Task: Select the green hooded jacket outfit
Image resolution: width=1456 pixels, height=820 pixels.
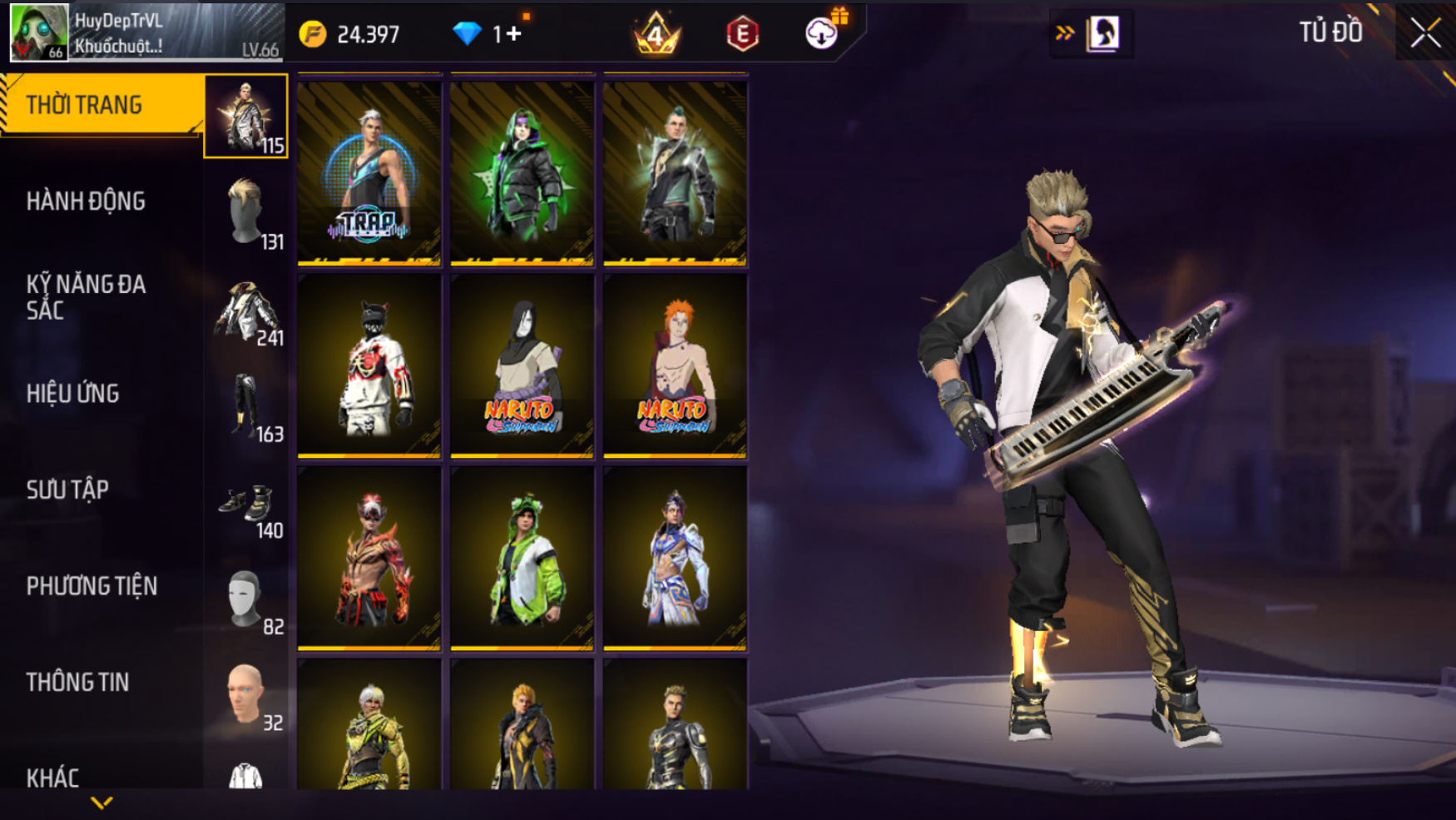Action: tap(522, 173)
